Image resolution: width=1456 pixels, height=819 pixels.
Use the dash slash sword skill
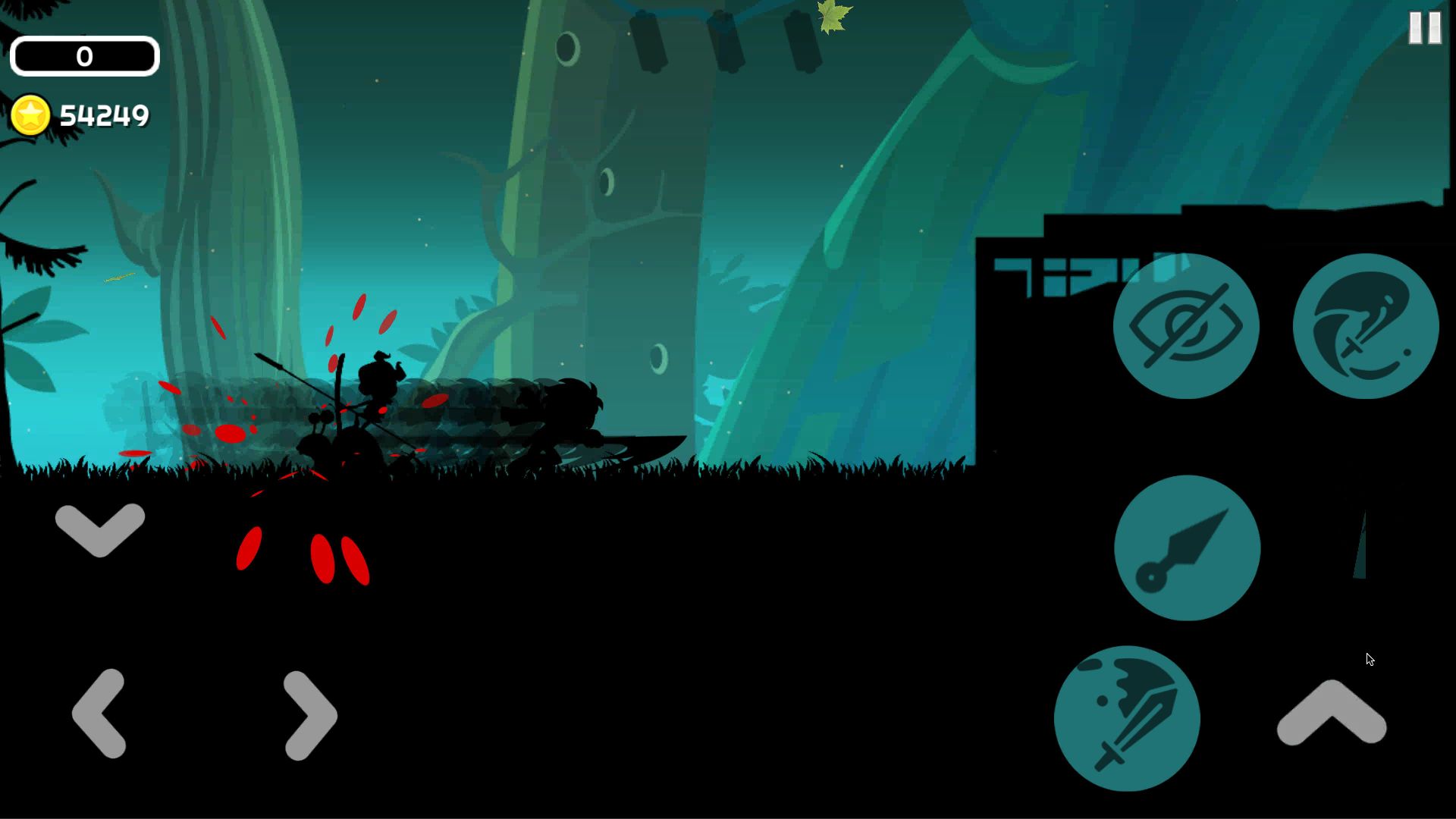(x=1365, y=326)
